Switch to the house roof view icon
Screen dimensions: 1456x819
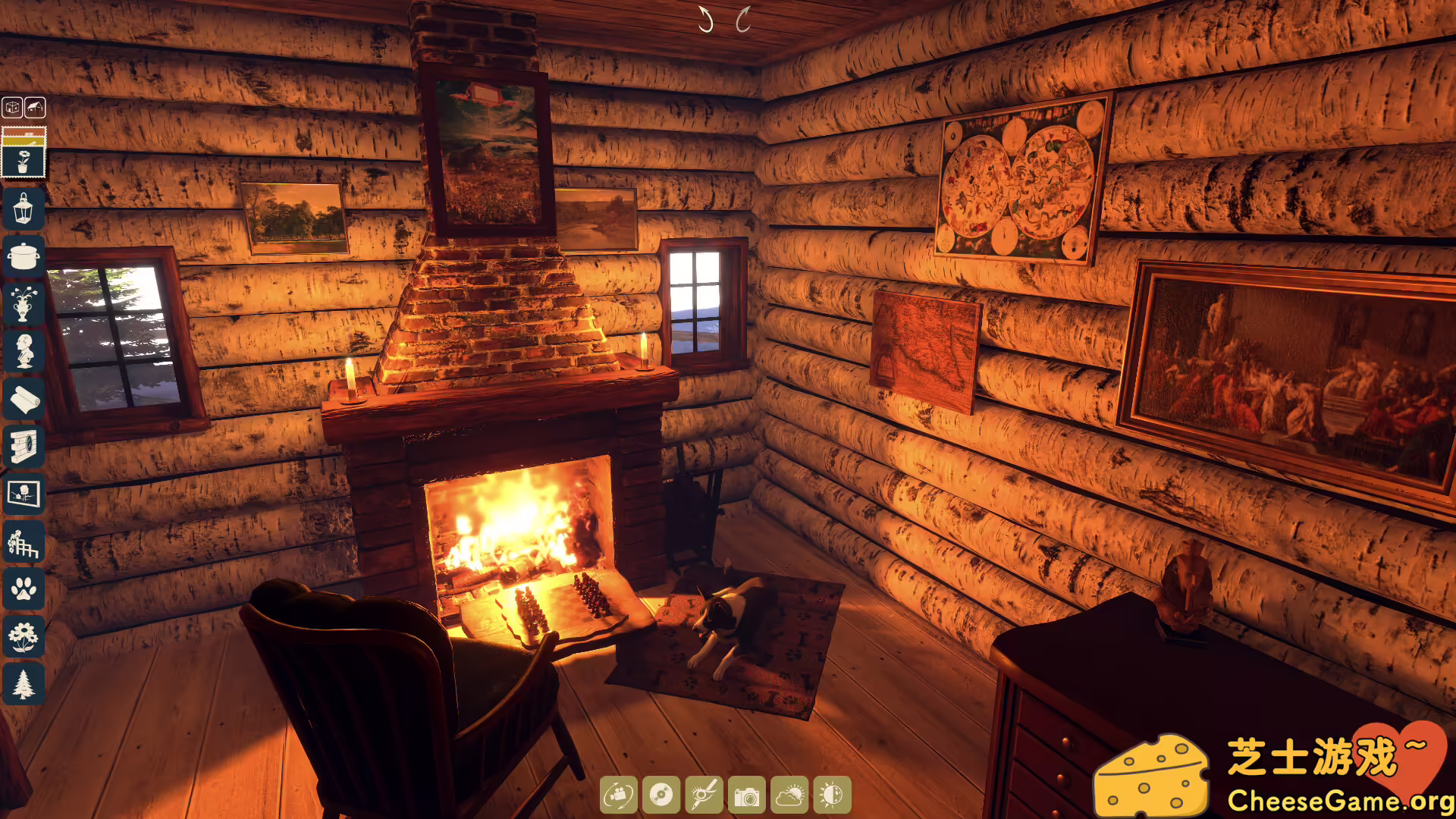35,108
